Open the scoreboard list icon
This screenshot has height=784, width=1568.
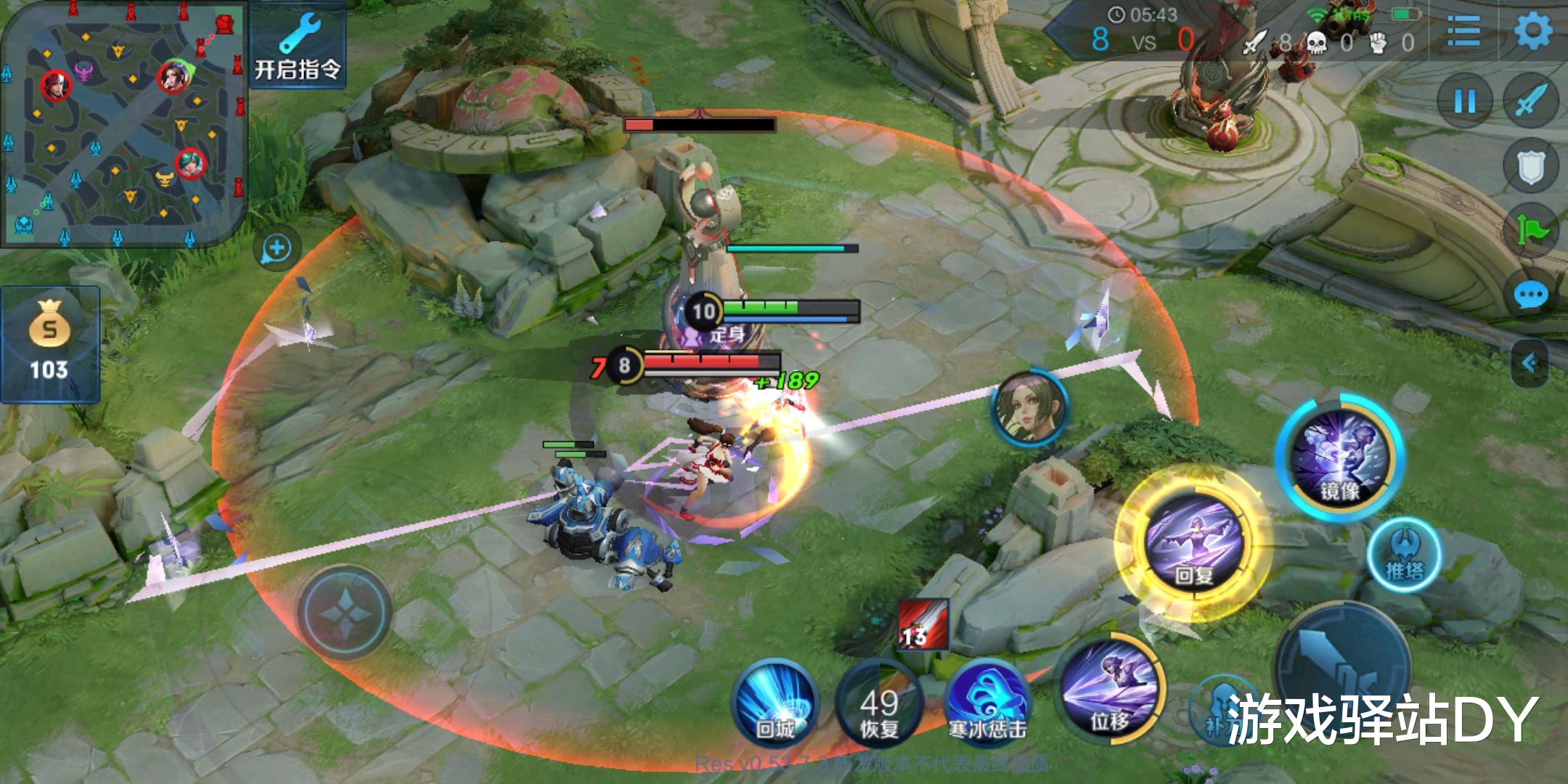tap(1463, 32)
